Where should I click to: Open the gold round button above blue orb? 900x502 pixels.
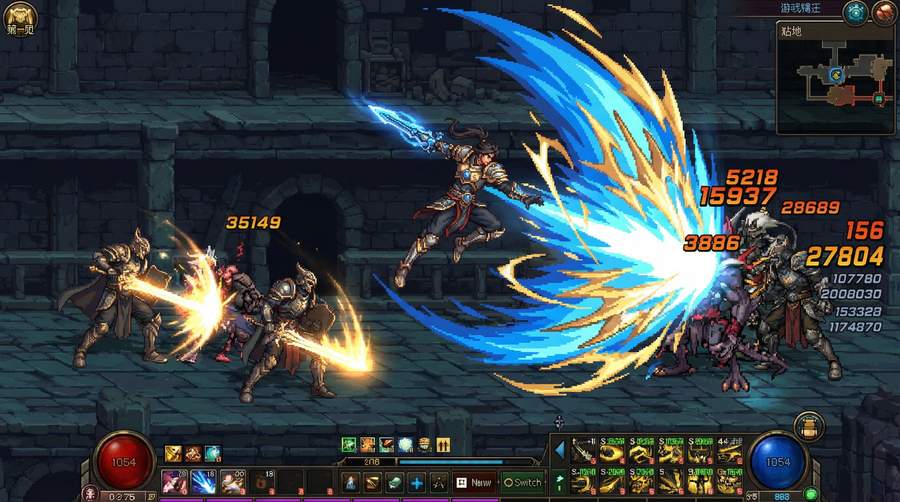pyautogui.click(x=808, y=426)
